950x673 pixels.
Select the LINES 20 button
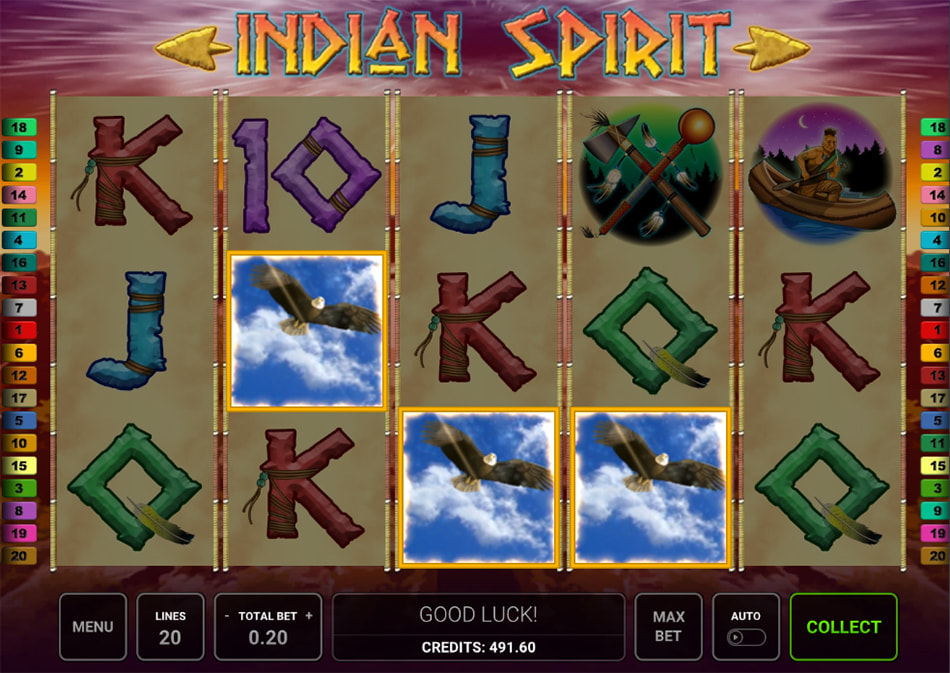170,627
